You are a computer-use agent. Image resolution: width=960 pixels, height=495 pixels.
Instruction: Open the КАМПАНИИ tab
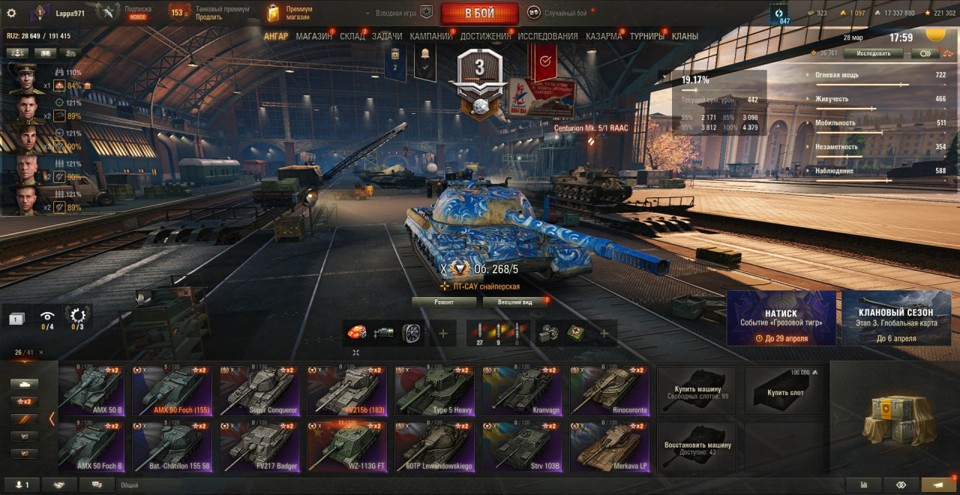point(430,36)
